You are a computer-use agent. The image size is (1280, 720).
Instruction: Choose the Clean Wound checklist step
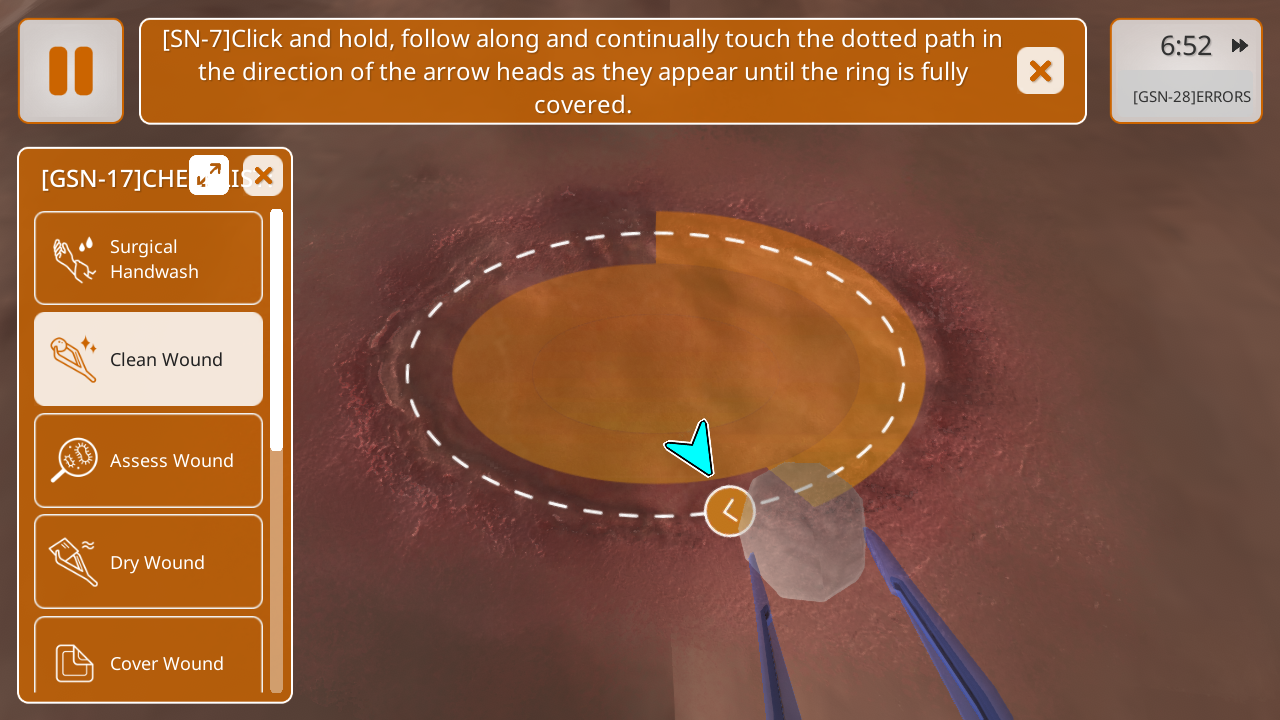pyautogui.click(x=149, y=359)
